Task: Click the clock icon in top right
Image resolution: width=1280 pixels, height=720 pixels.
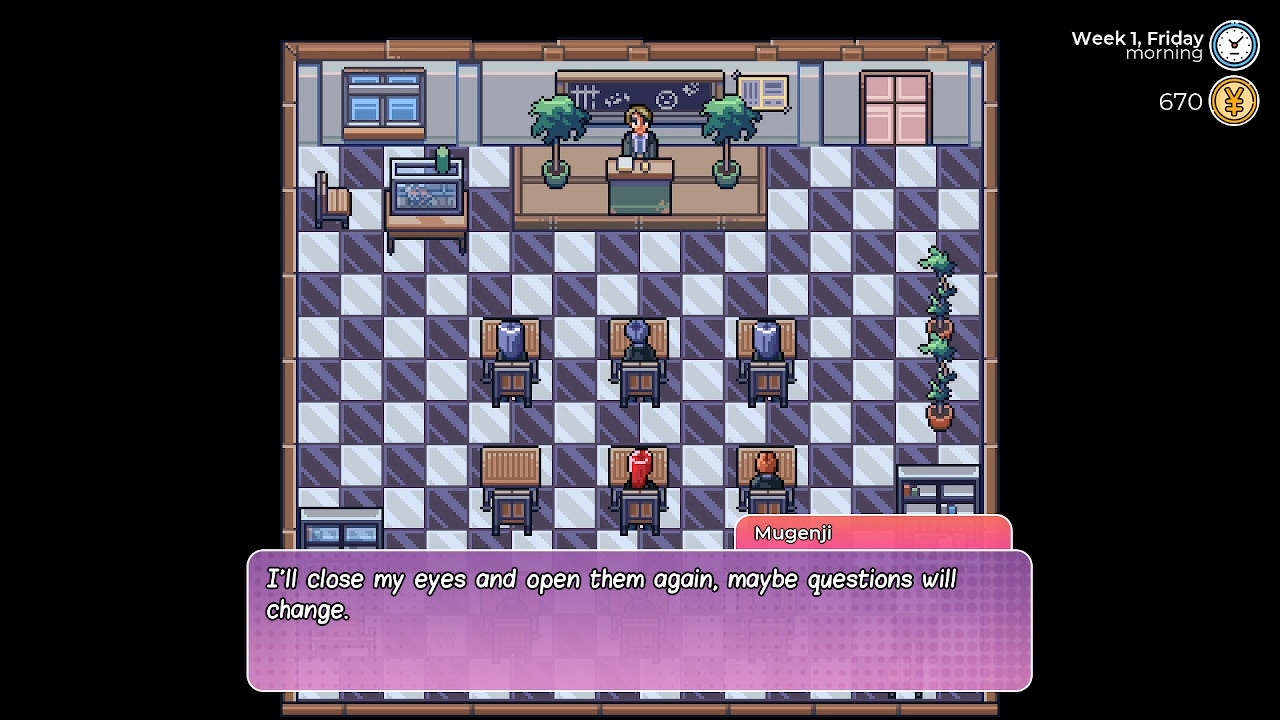Action: pyautogui.click(x=1233, y=45)
